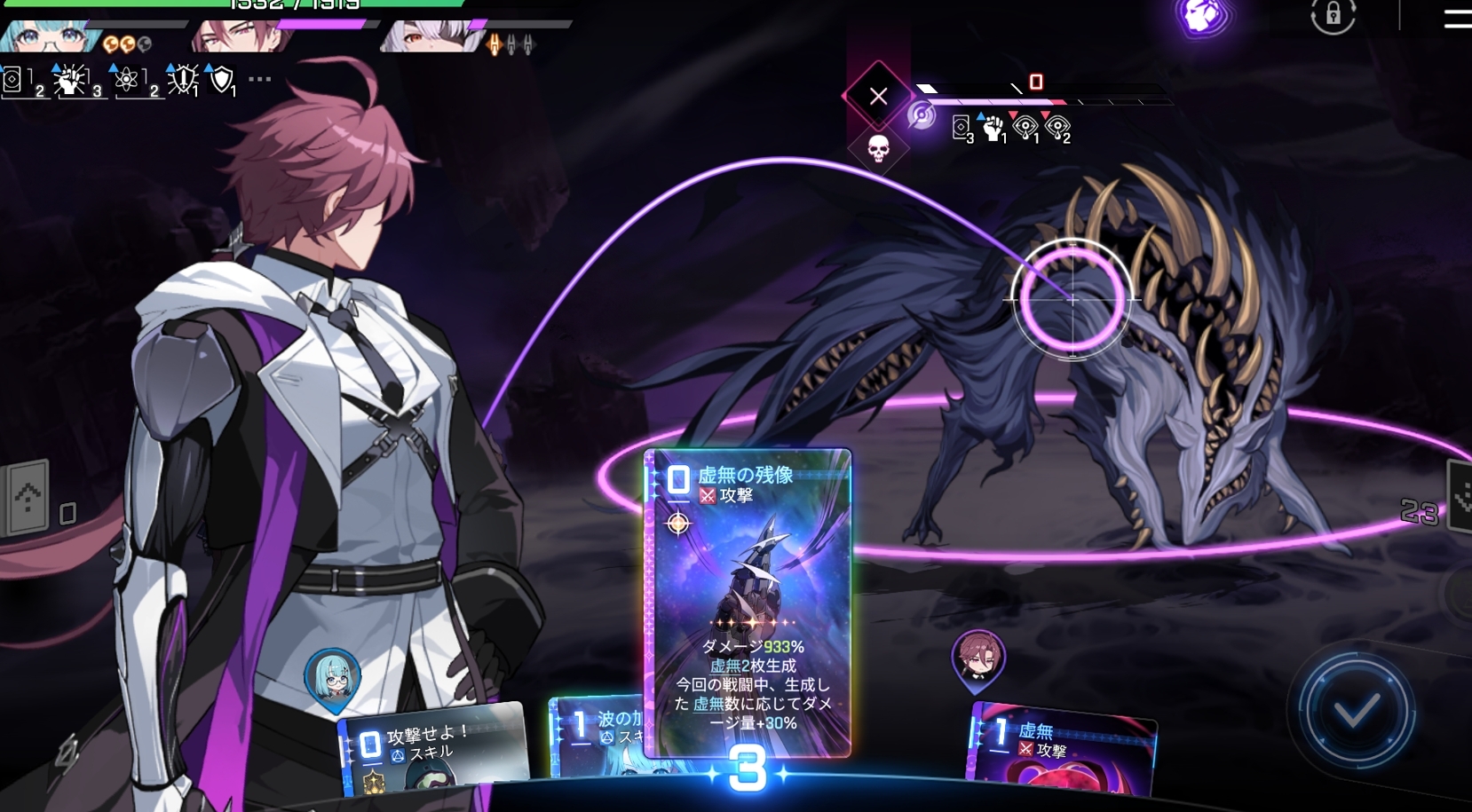Pick the 虚無 attack card in hand

point(1062,749)
